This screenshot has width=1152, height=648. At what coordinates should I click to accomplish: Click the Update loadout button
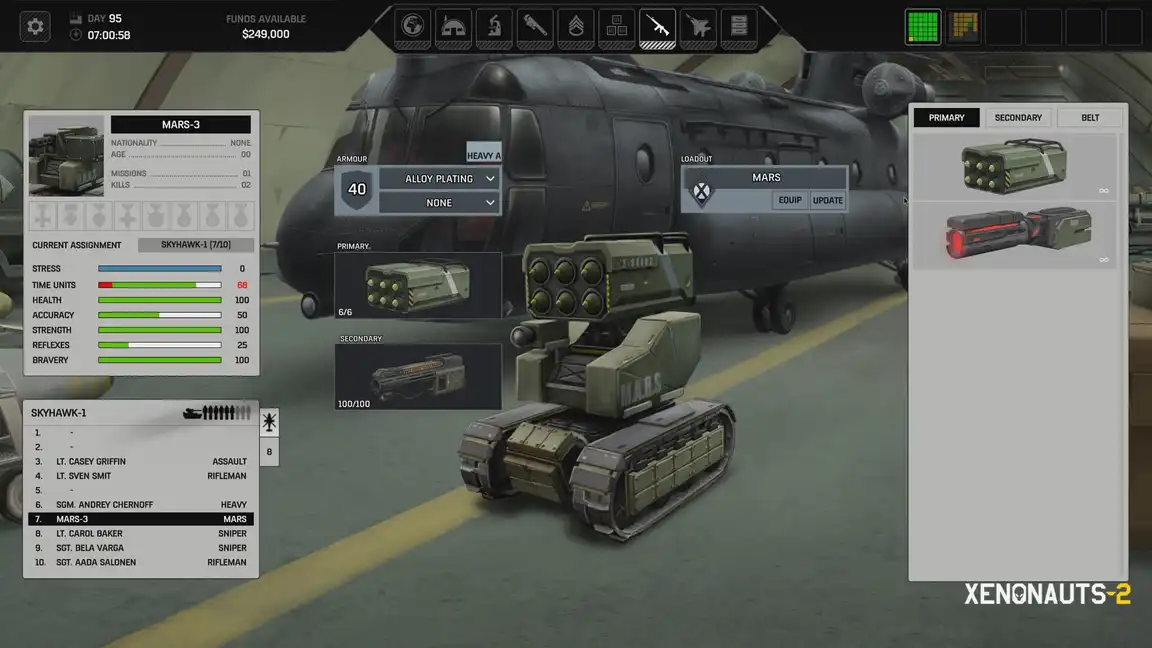coord(828,200)
